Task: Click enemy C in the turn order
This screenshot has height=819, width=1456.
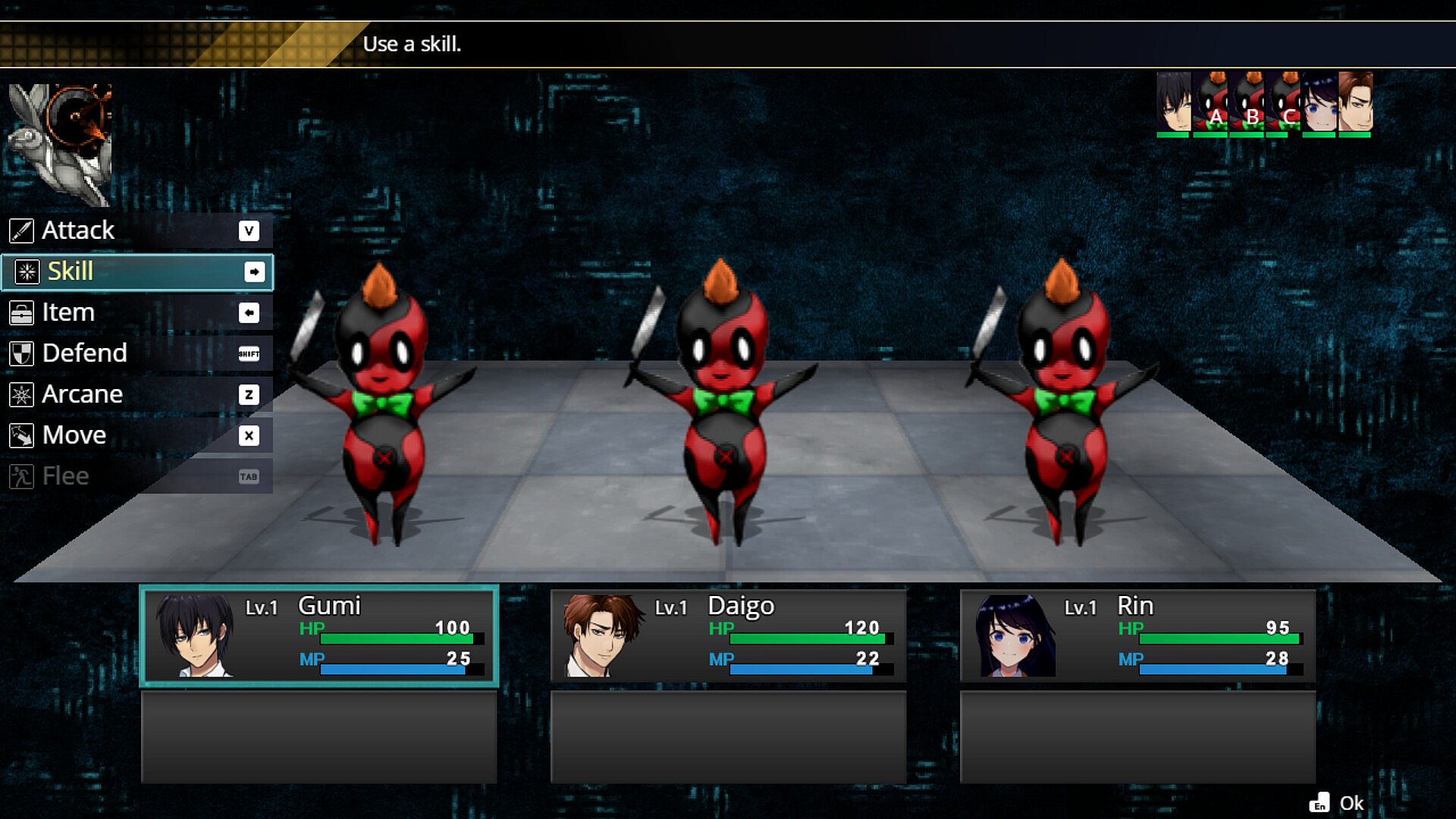Action: coord(1283,104)
